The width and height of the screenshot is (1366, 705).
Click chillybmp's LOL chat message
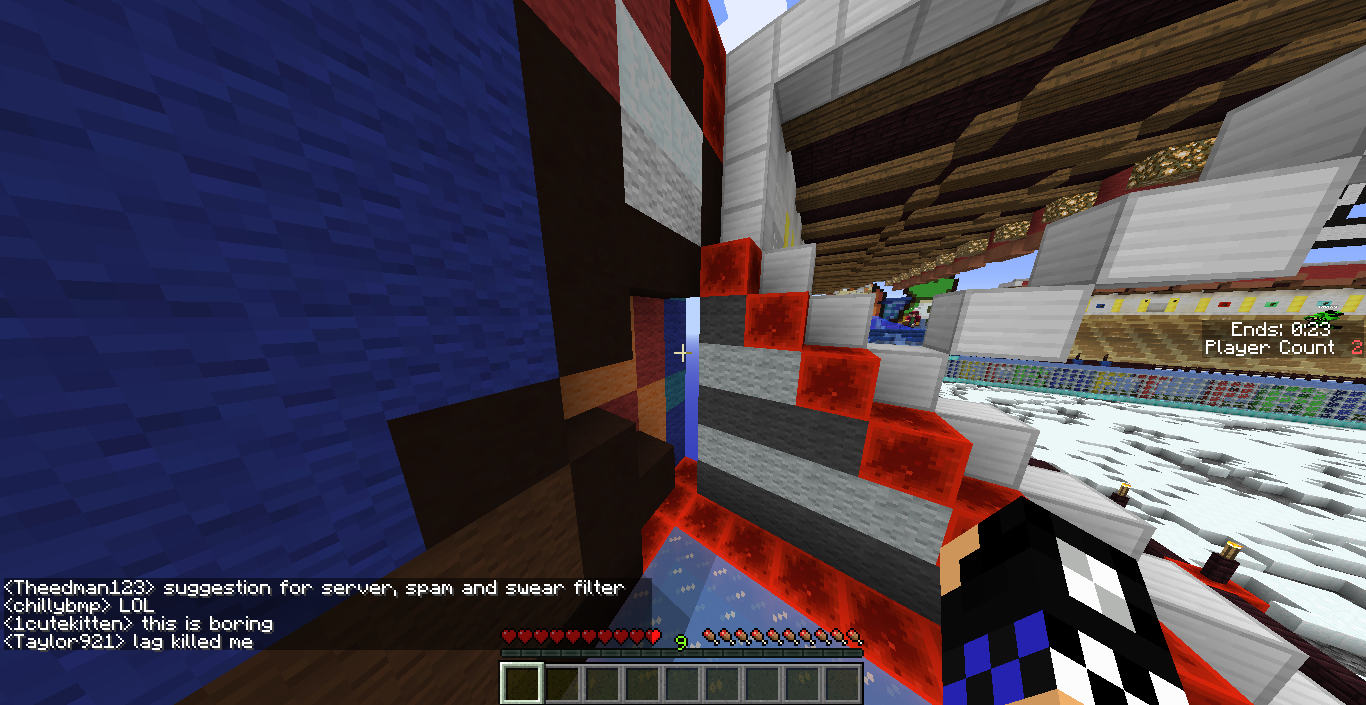tap(80, 606)
